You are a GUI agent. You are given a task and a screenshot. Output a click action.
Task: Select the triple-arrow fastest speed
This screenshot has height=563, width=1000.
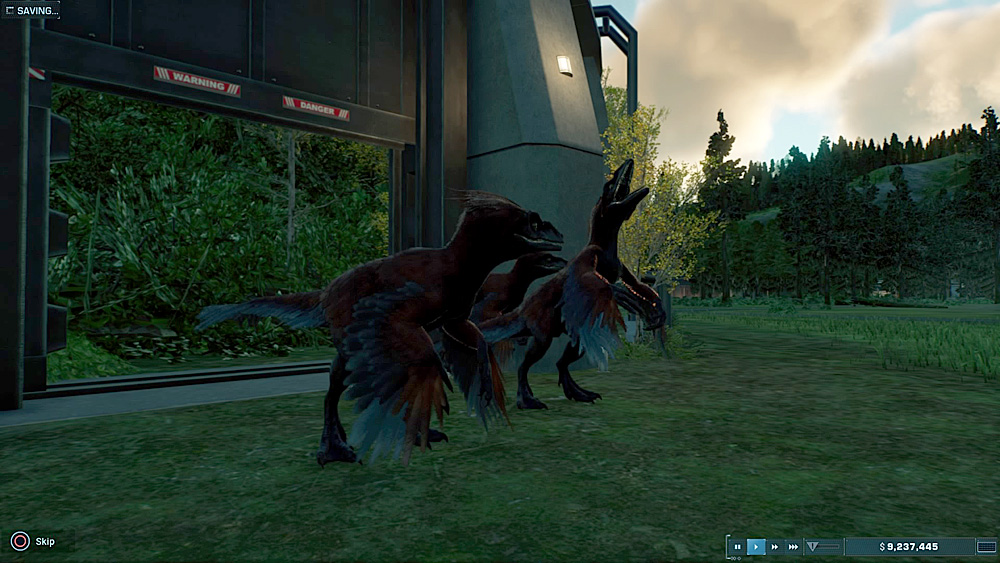[793, 547]
